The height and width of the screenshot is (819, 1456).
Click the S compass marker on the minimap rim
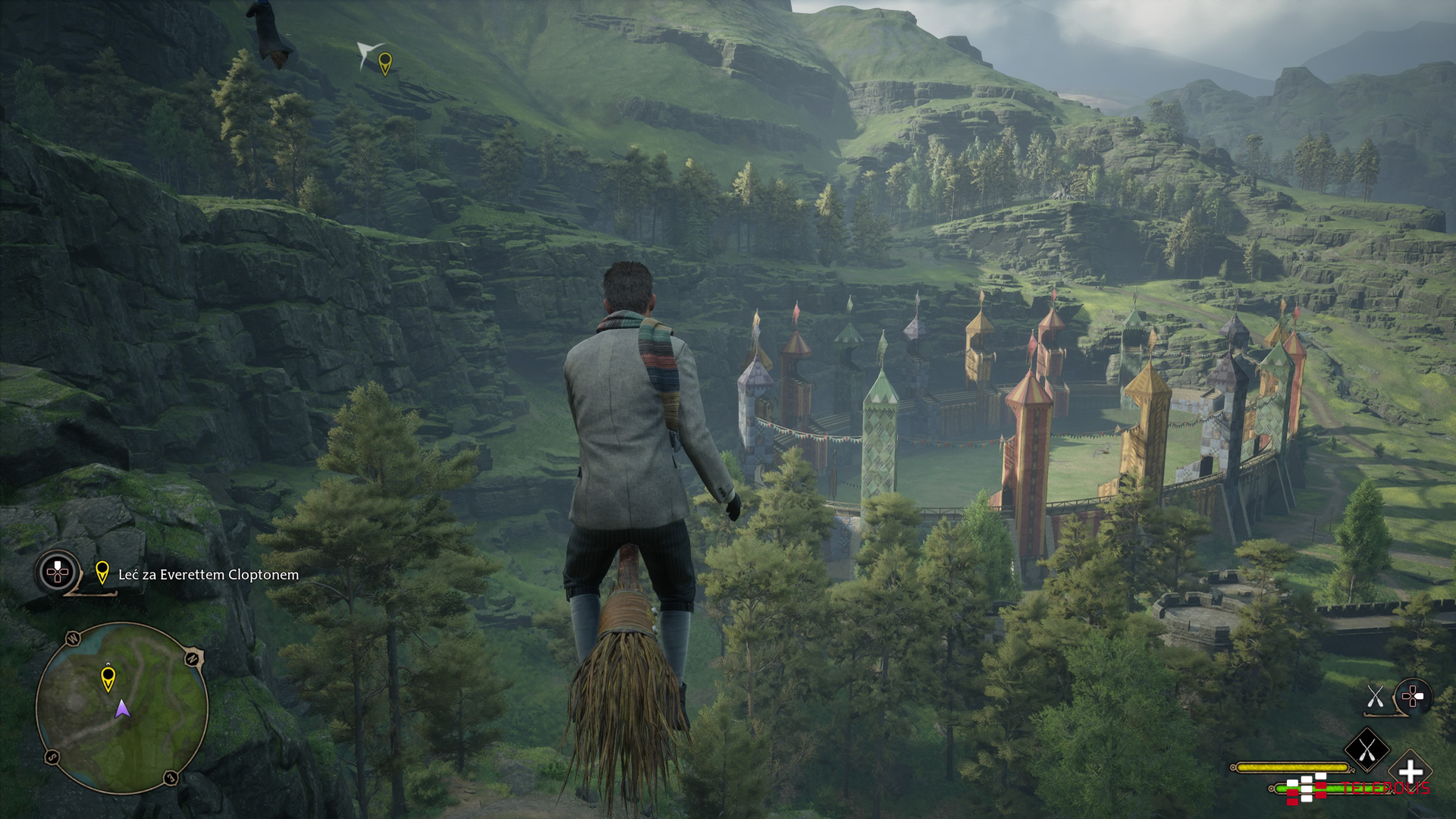click(52, 756)
